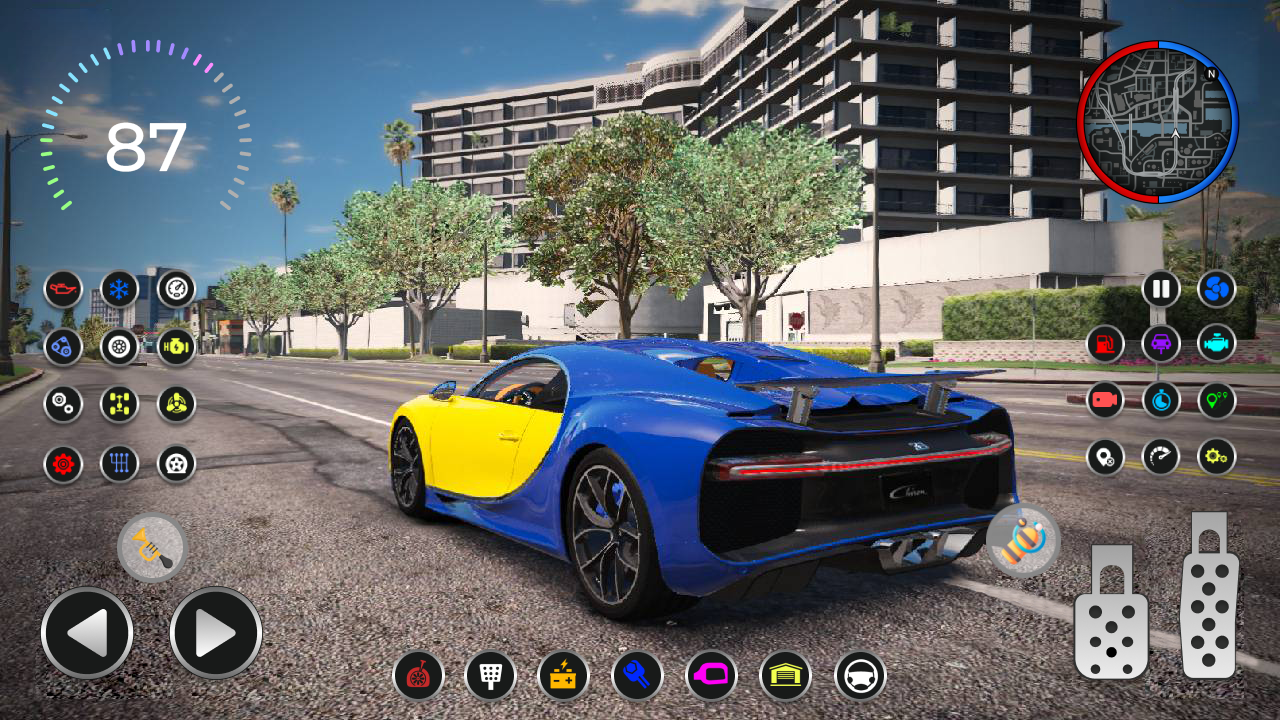Select the red oil can icon
1280x720 pixels.
point(63,290)
